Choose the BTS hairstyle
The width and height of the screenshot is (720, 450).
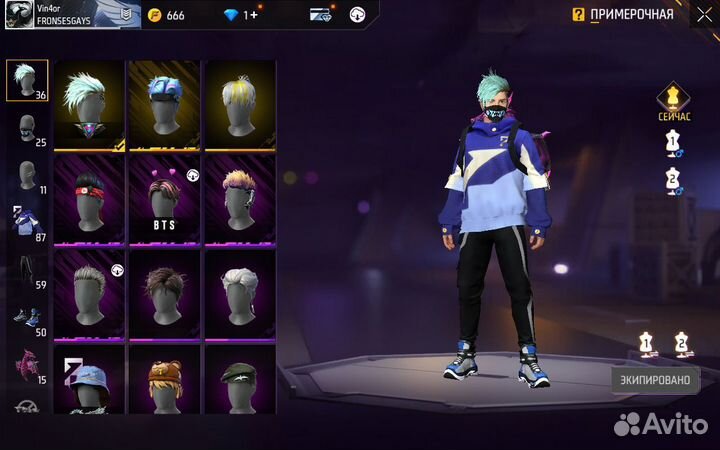[165, 200]
